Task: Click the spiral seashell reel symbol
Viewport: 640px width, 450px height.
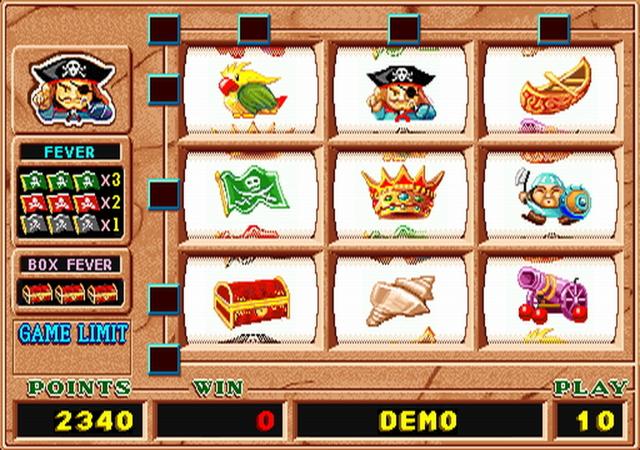Action: (x=399, y=299)
